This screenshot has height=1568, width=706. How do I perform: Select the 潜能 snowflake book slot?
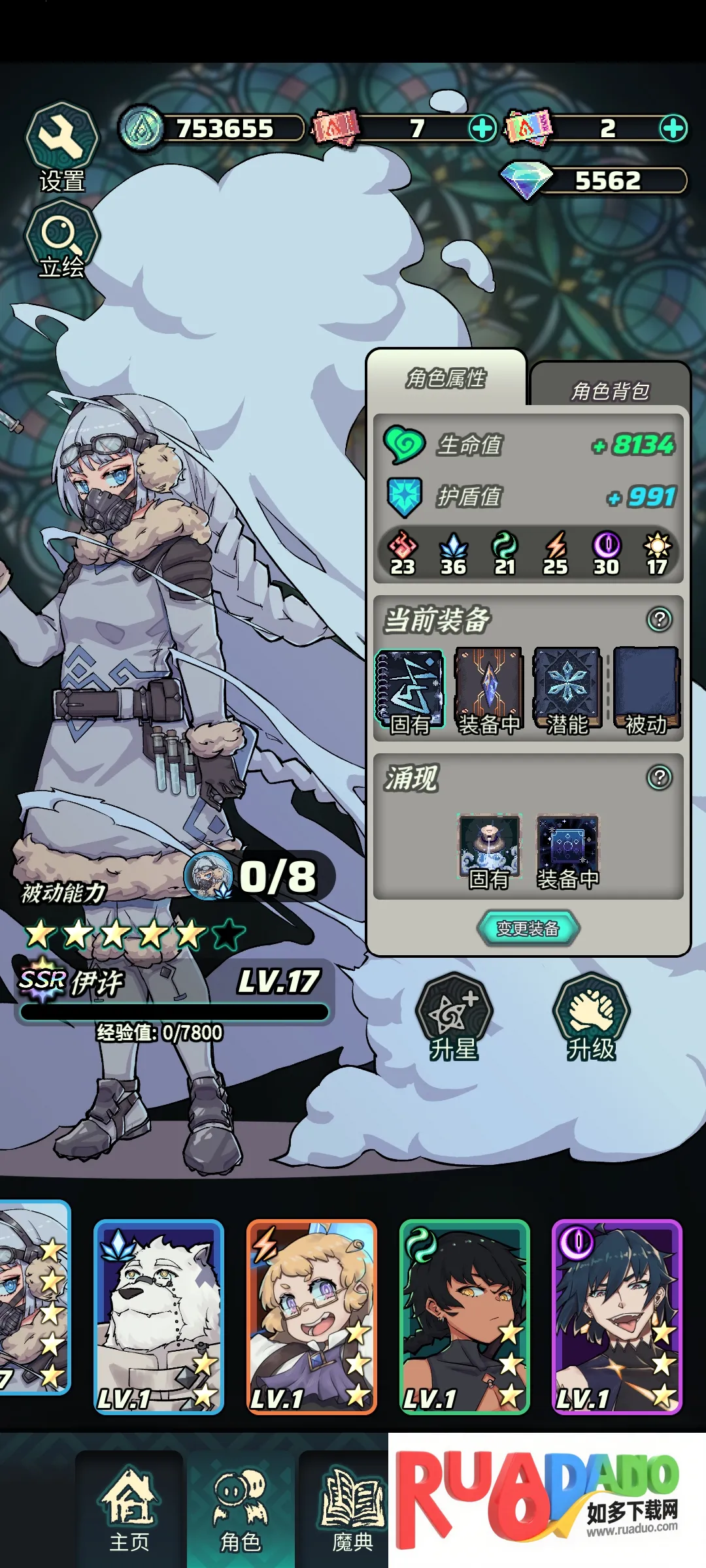[x=567, y=691]
